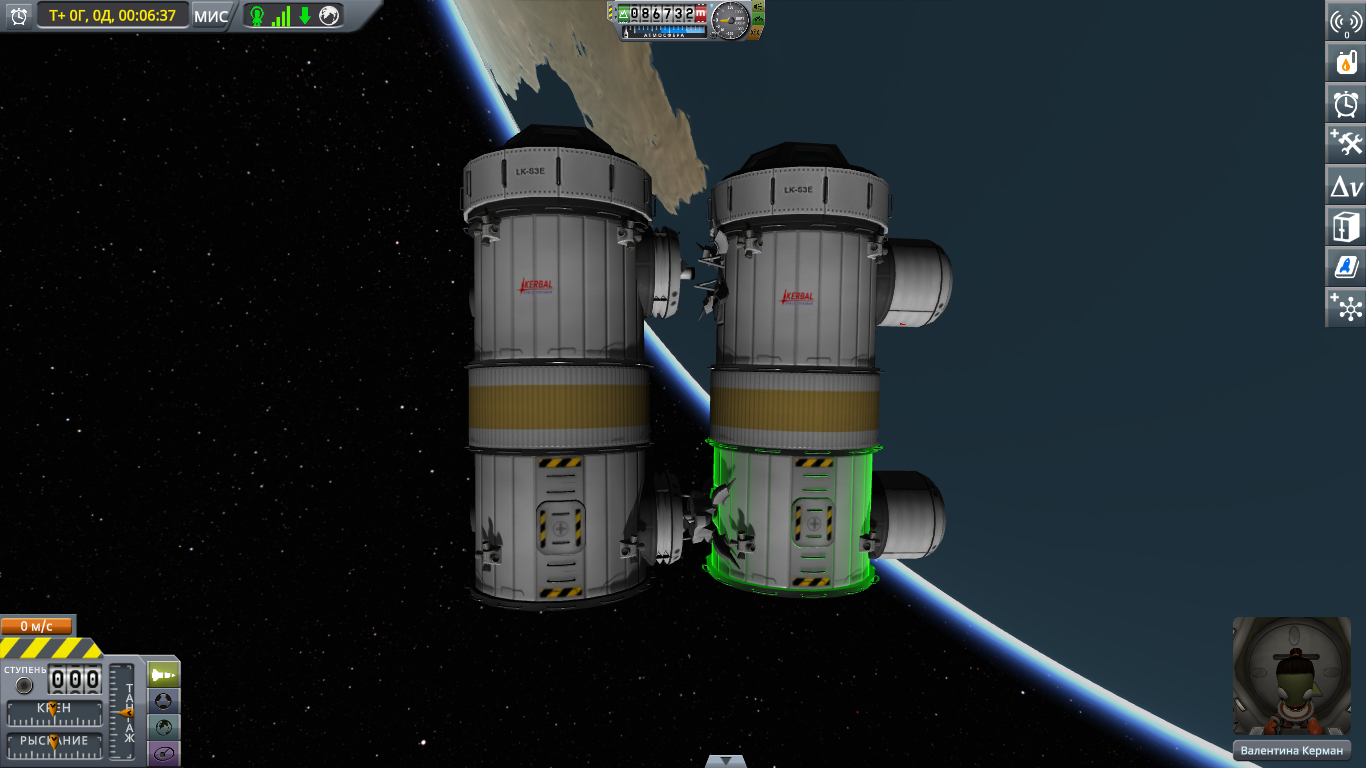Click the orange 0 м/с speed display

(x=37, y=626)
